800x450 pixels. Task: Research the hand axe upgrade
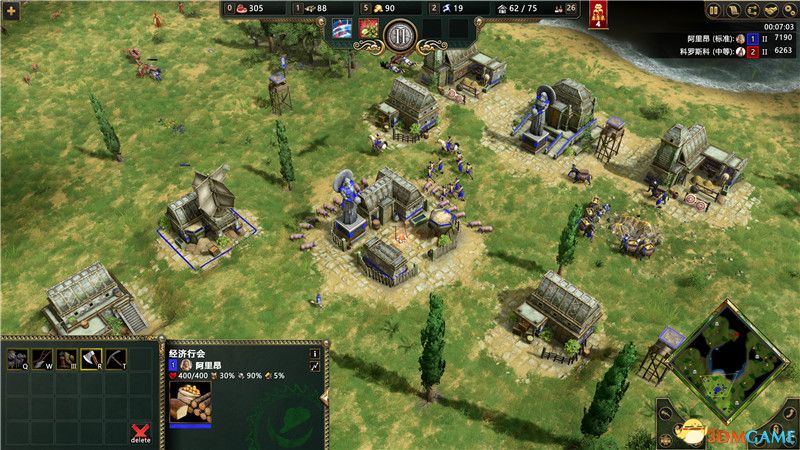tap(92, 360)
